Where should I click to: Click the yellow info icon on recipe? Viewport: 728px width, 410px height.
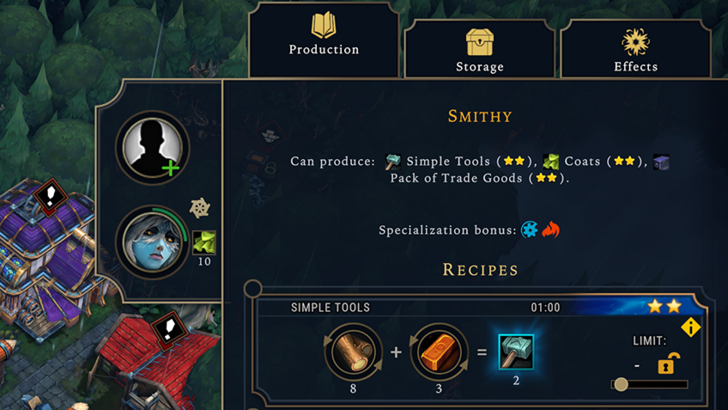(690, 328)
